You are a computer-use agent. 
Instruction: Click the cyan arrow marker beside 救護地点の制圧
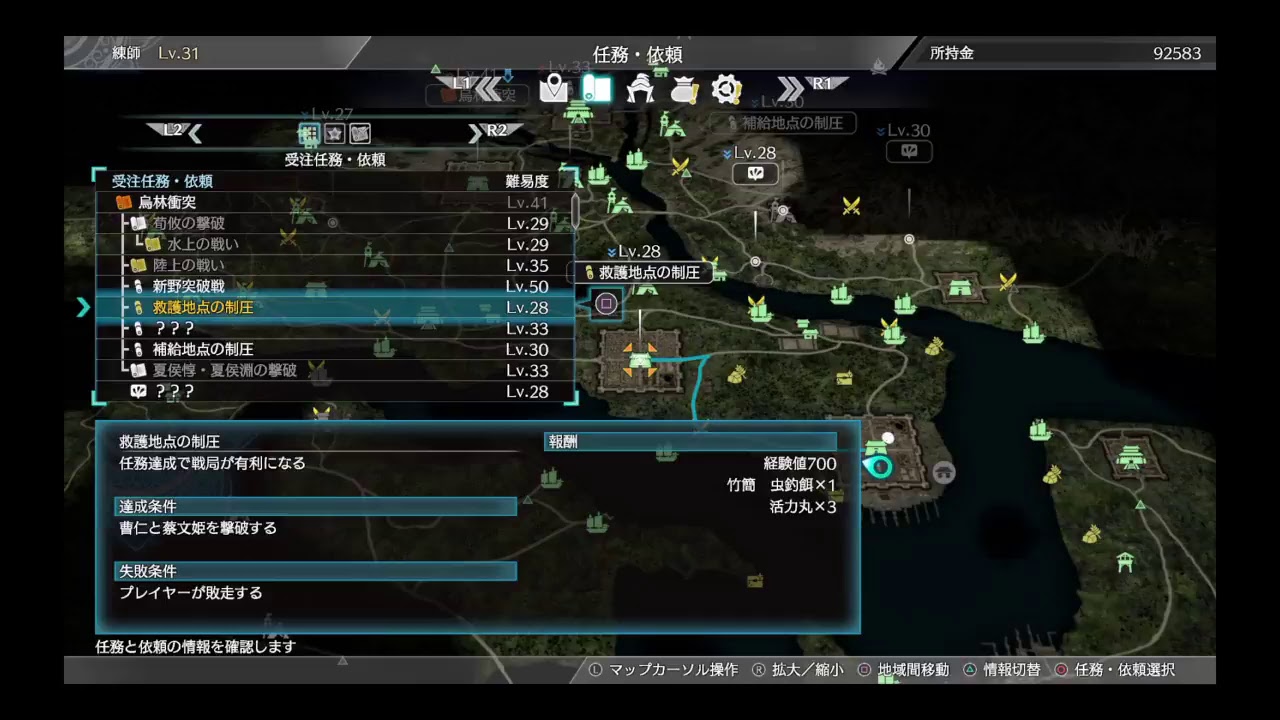point(84,307)
